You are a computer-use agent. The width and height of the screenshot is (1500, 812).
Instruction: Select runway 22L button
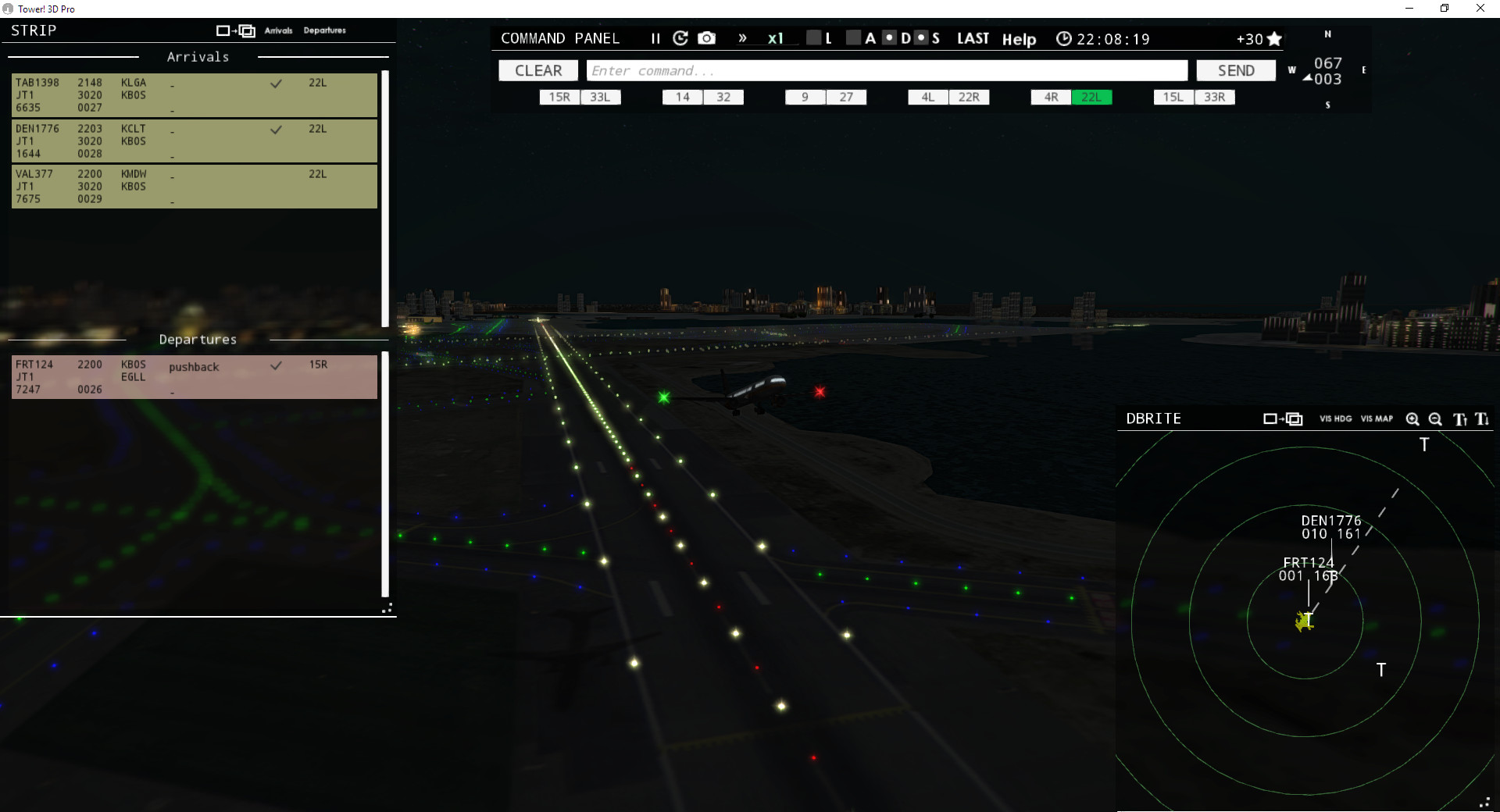point(1092,97)
